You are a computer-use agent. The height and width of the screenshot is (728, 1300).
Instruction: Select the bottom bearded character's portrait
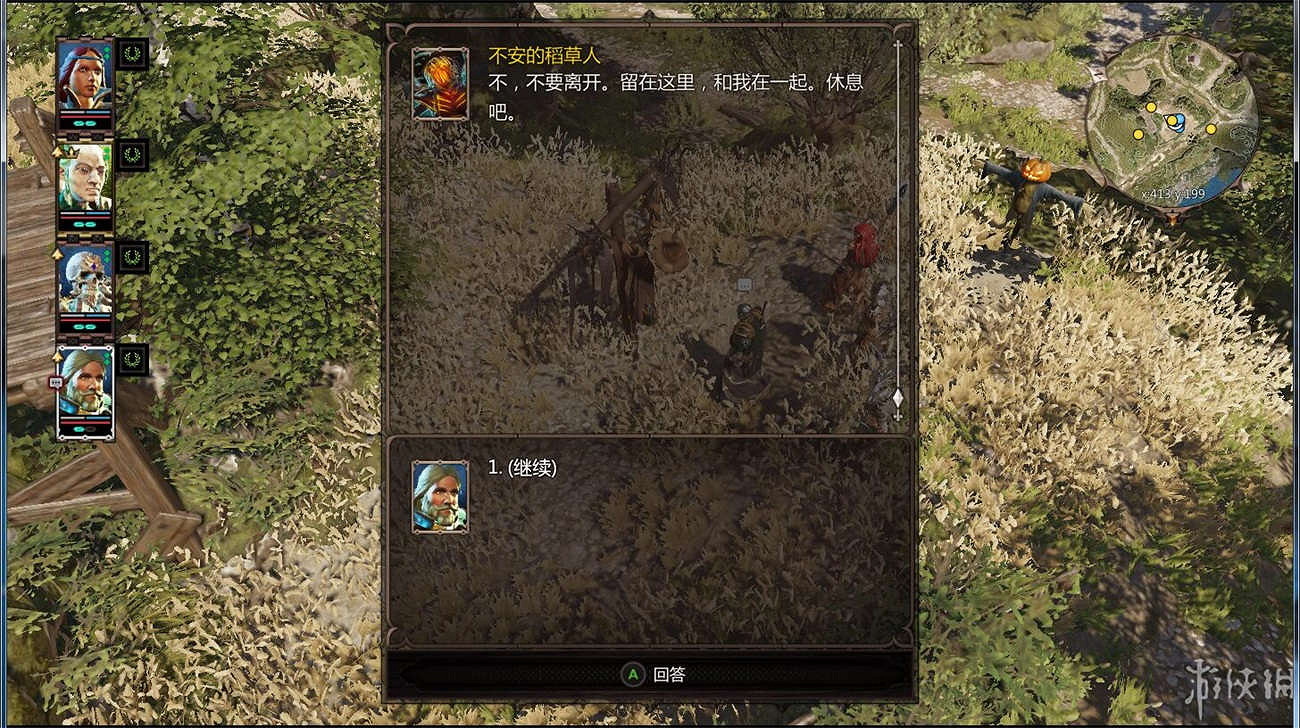click(86, 385)
